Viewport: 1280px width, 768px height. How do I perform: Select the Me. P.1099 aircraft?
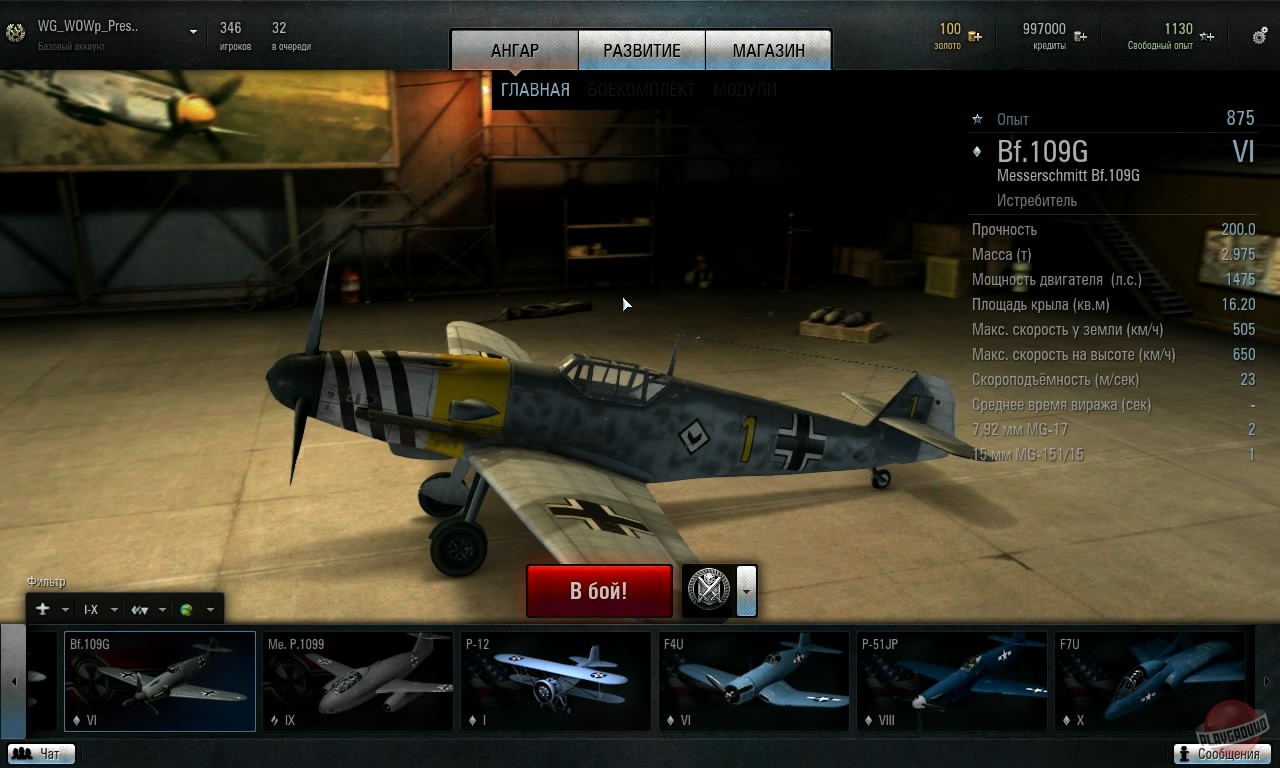click(x=357, y=682)
